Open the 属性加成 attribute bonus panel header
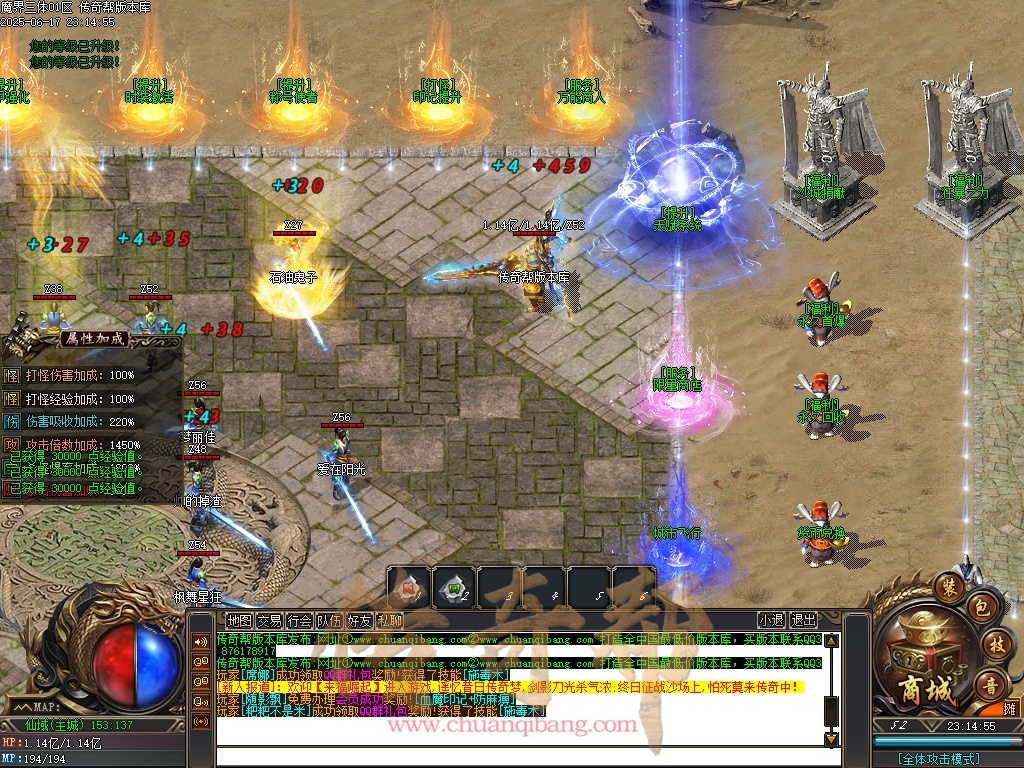The height and width of the screenshot is (768, 1024). click(x=95, y=338)
